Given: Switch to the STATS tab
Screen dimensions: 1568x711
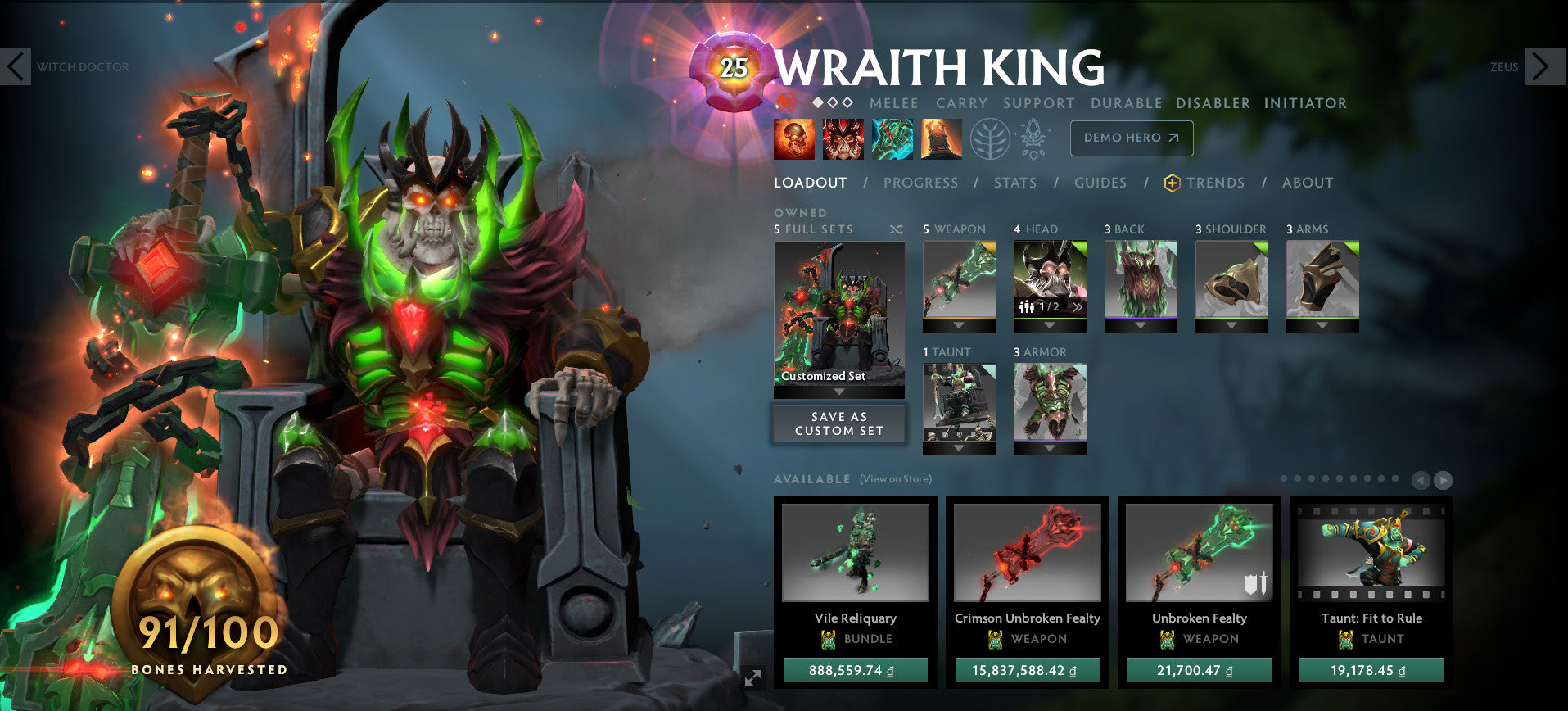Looking at the screenshot, I should [x=1014, y=183].
